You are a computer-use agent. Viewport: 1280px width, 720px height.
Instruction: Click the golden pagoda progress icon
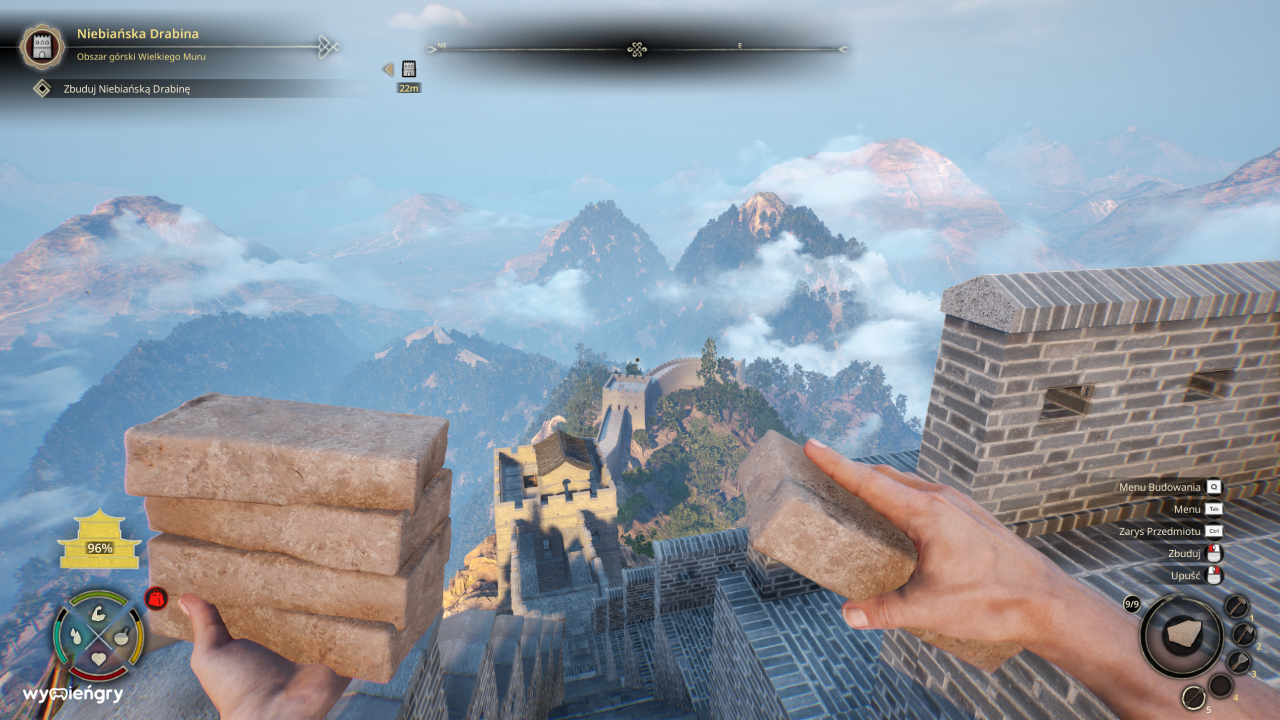click(99, 540)
